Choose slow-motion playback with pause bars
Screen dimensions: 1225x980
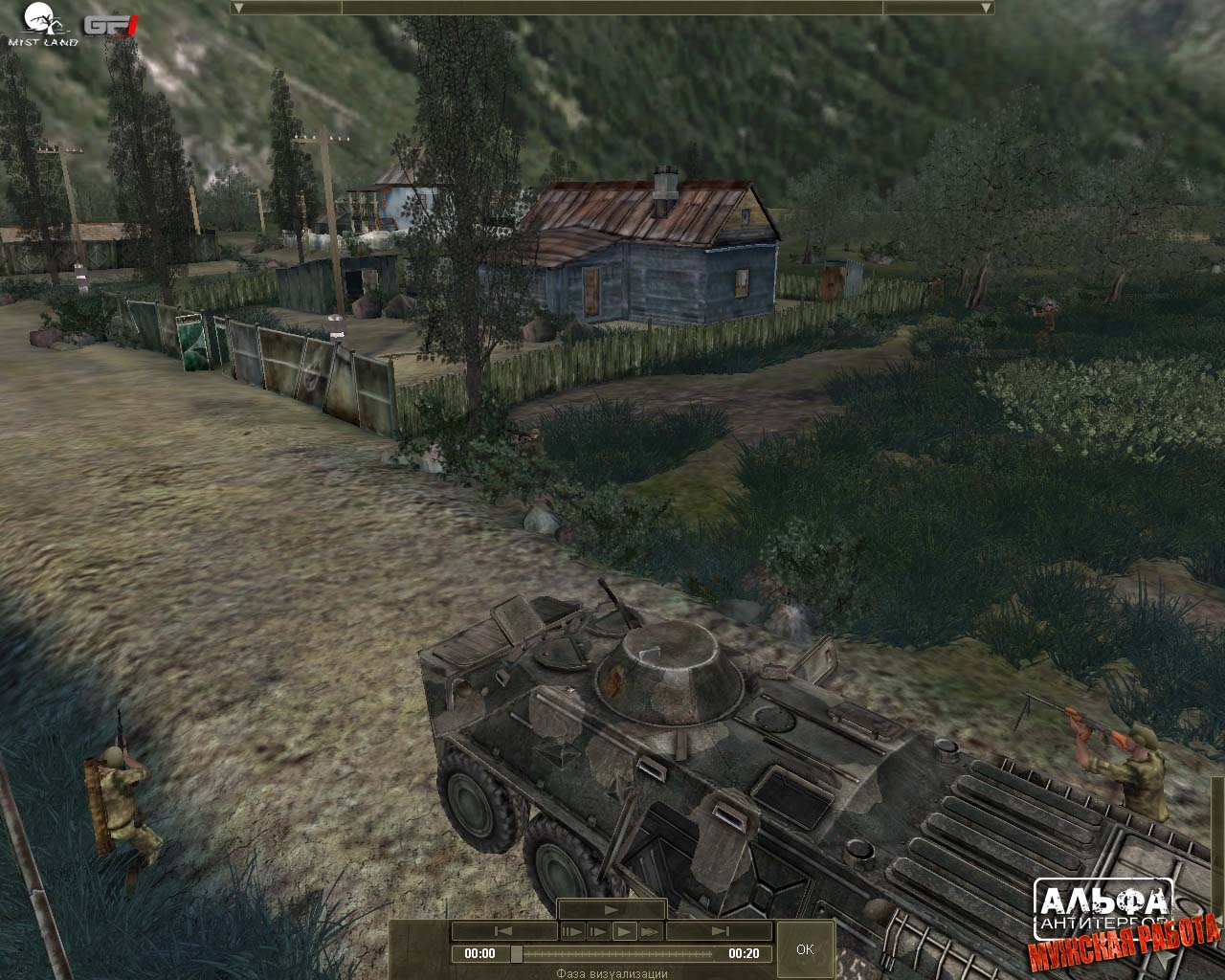pyautogui.click(x=572, y=931)
